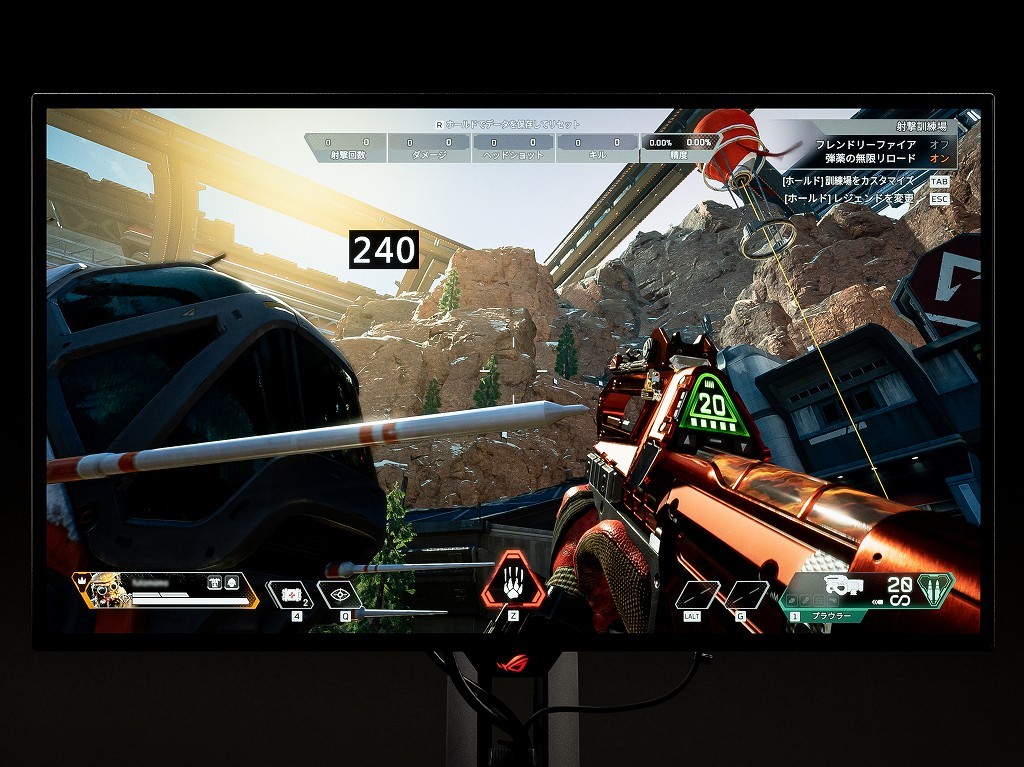This screenshot has width=1024, height=767.
Task: Toggle infinite ammo reload setting
Action: 939,159
